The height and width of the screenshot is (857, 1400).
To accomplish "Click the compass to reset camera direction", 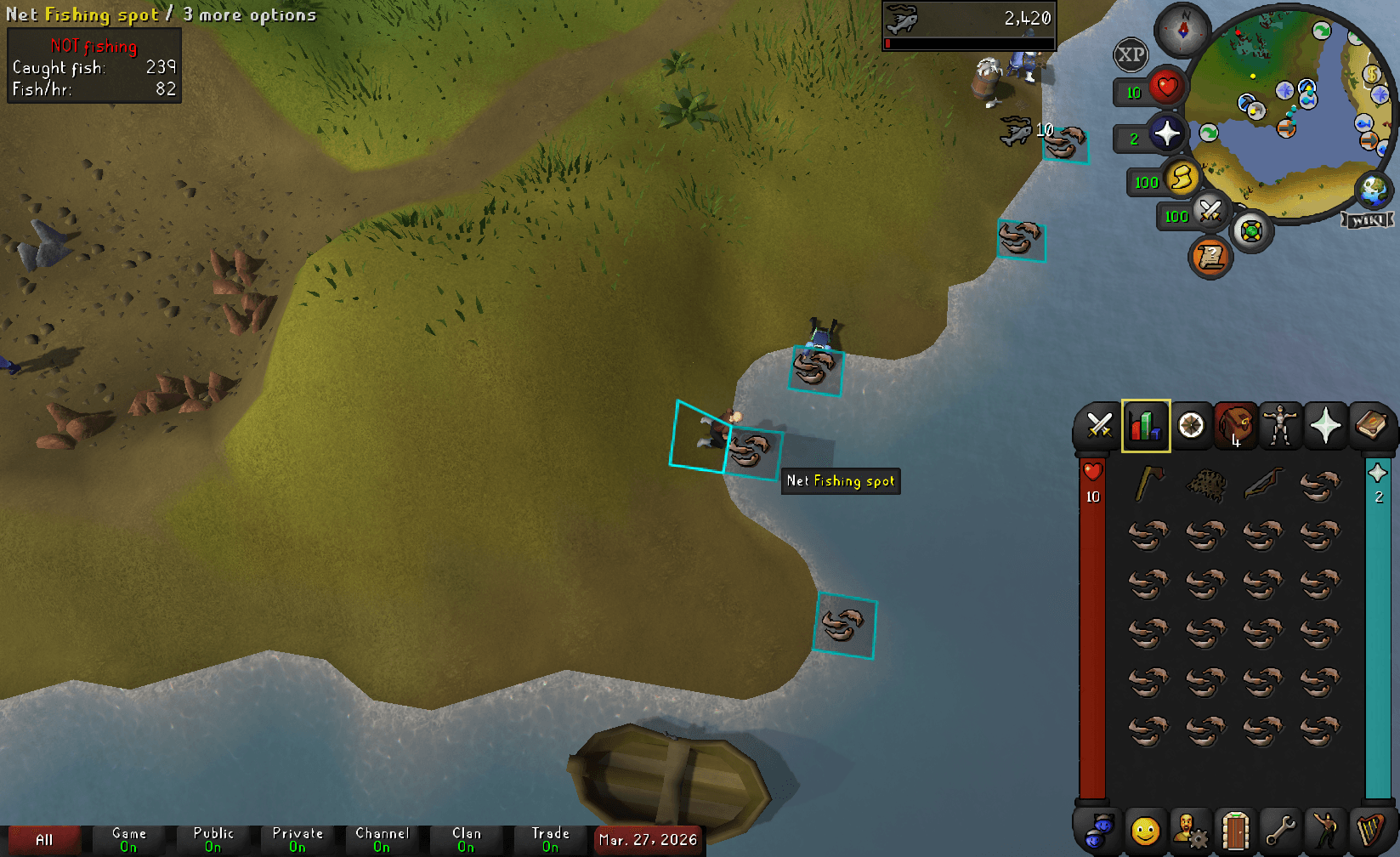I will coord(1182,31).
